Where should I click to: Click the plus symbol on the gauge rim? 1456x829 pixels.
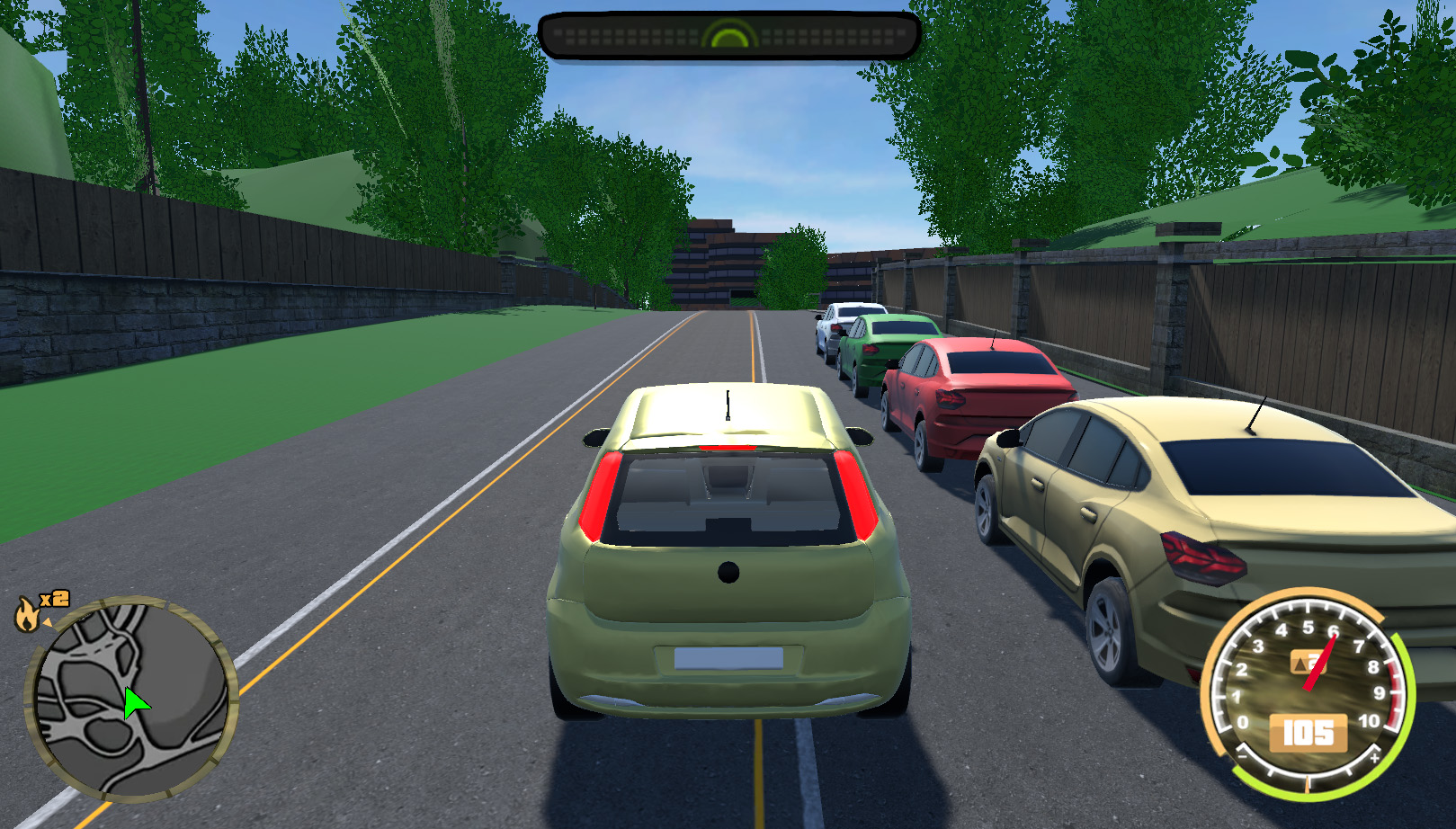pos(1375,758)
